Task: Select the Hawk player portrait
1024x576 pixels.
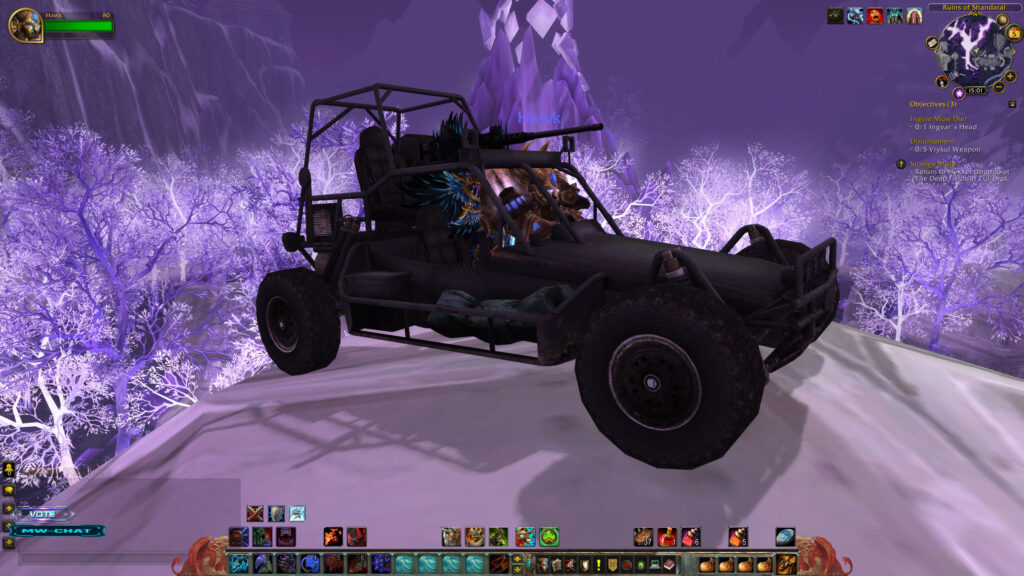Action: coord(25,25)
